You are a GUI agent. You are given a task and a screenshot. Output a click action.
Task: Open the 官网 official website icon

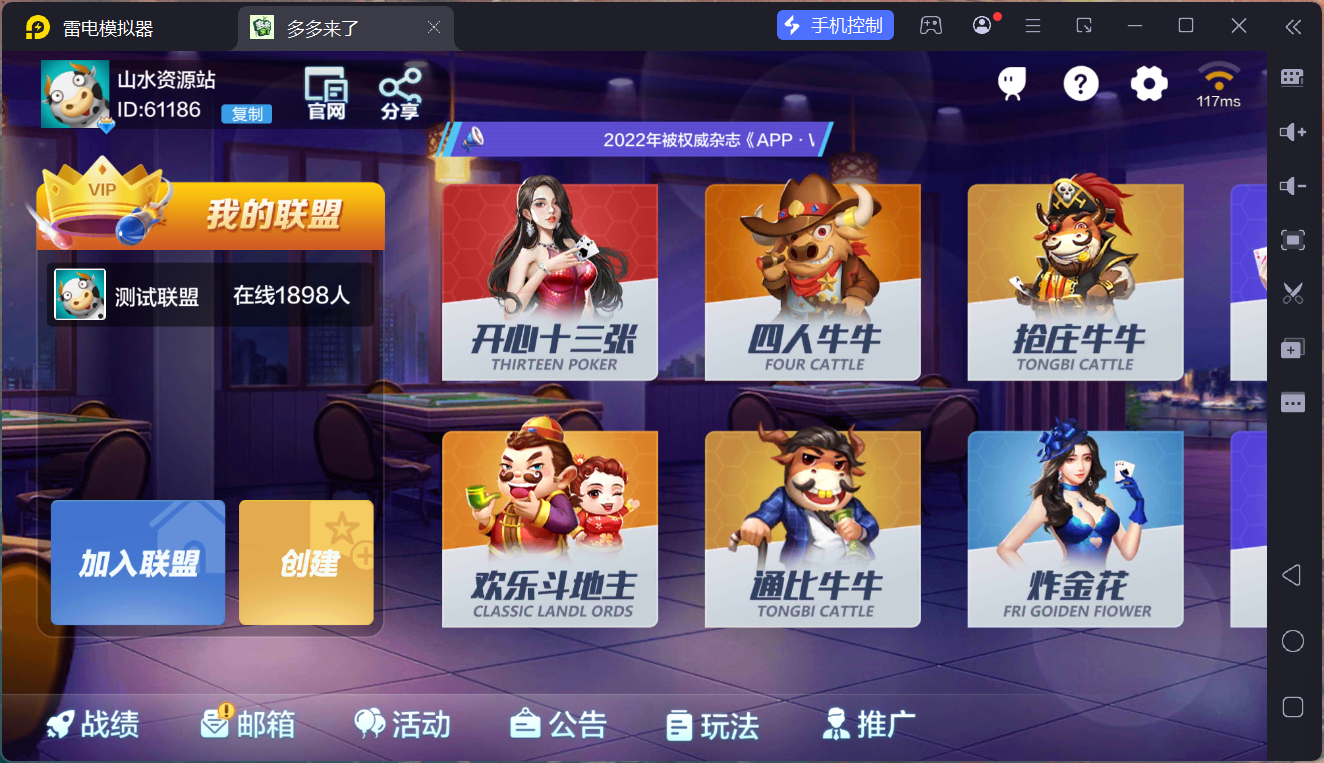[x=324, y=91]
